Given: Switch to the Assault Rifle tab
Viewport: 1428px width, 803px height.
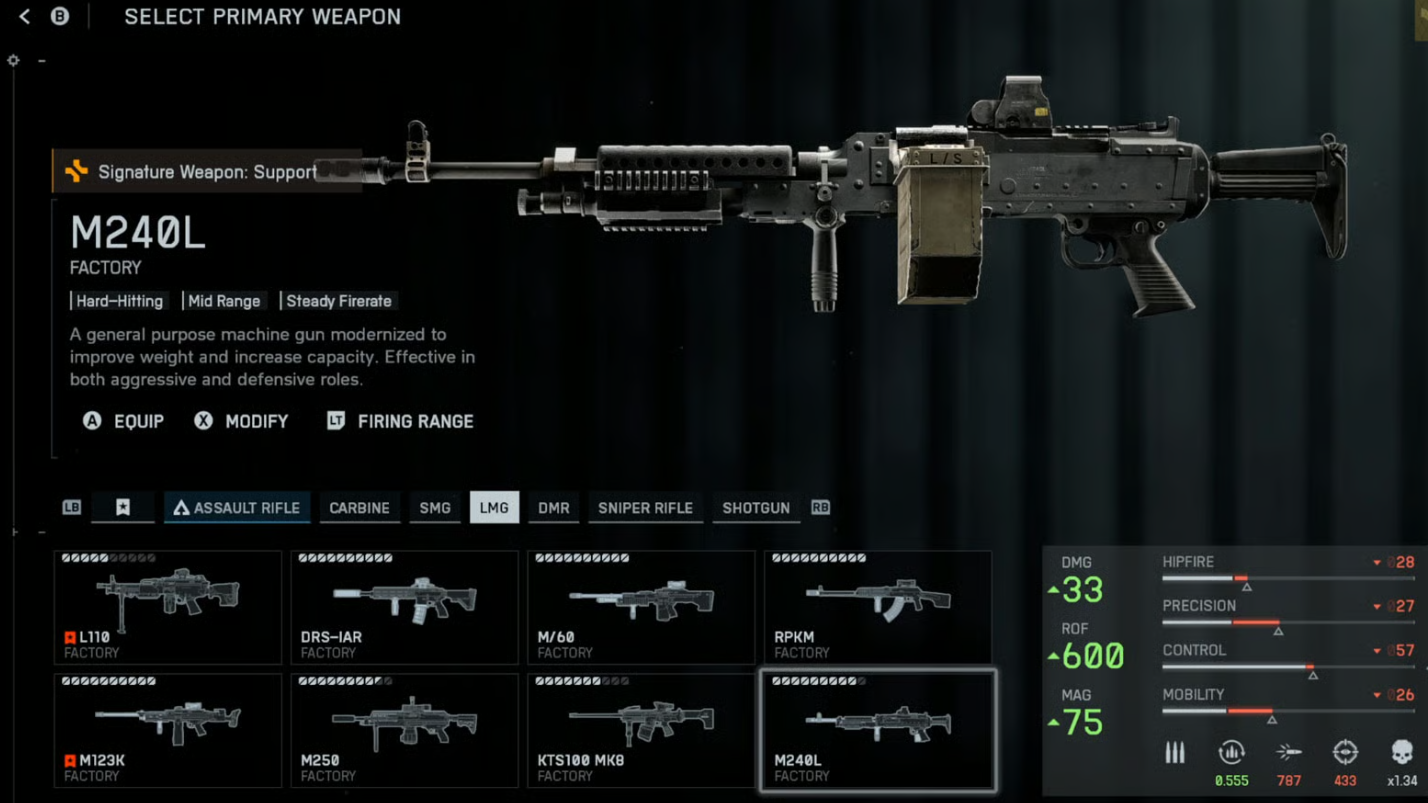Looking at the screenshot, I should (x=237, y=508).
